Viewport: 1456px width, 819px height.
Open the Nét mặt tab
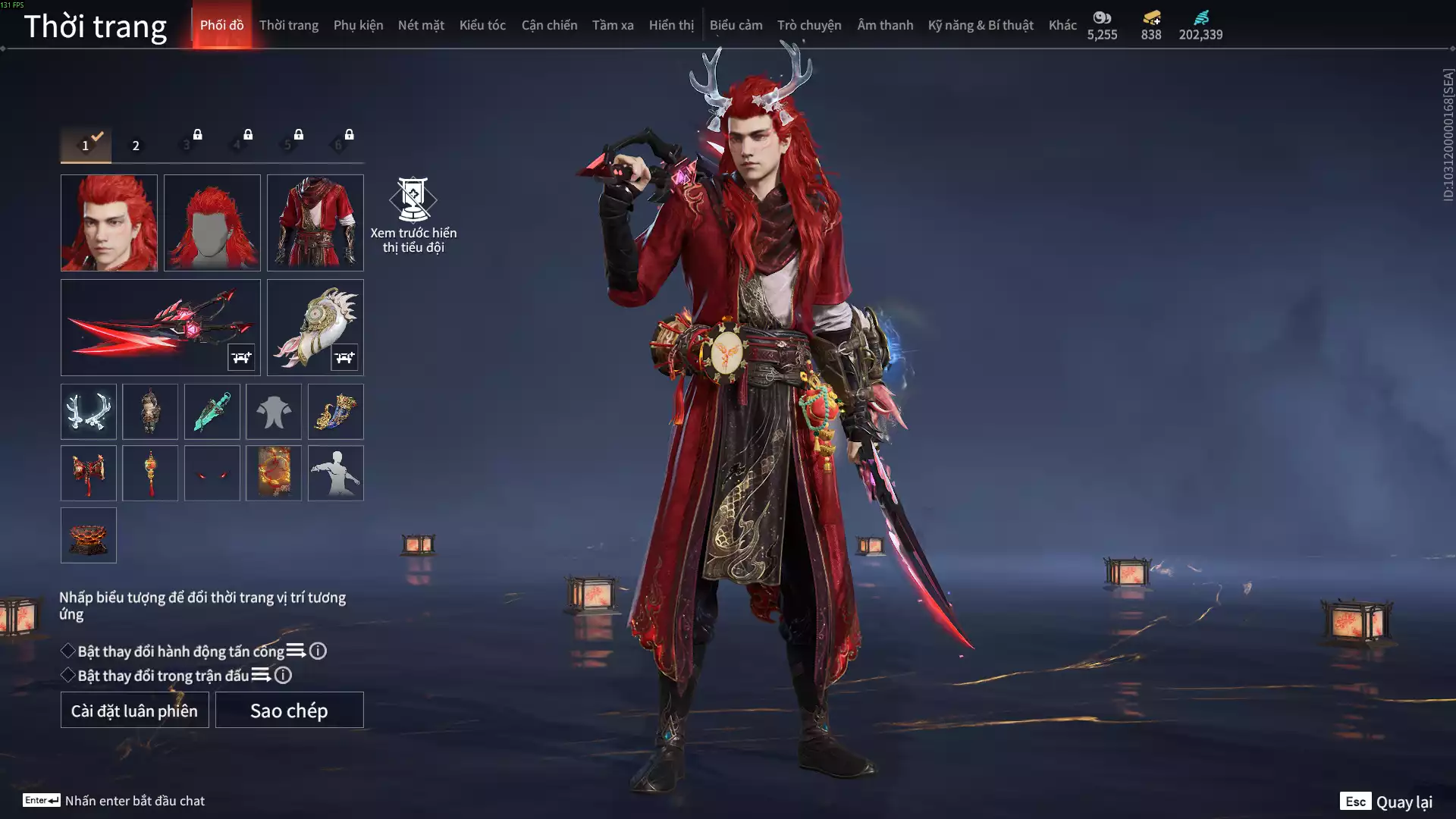(x=421, y=25)
